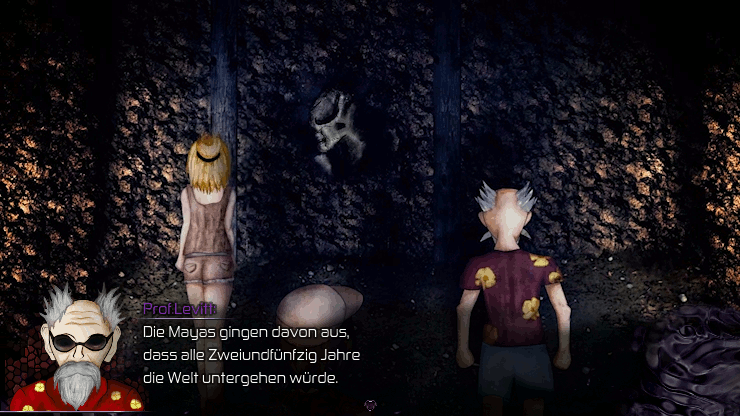Screen dimensions: 740x416
Task: Click the dialogue continue indicator below the text
Action: tap(370, 405)
